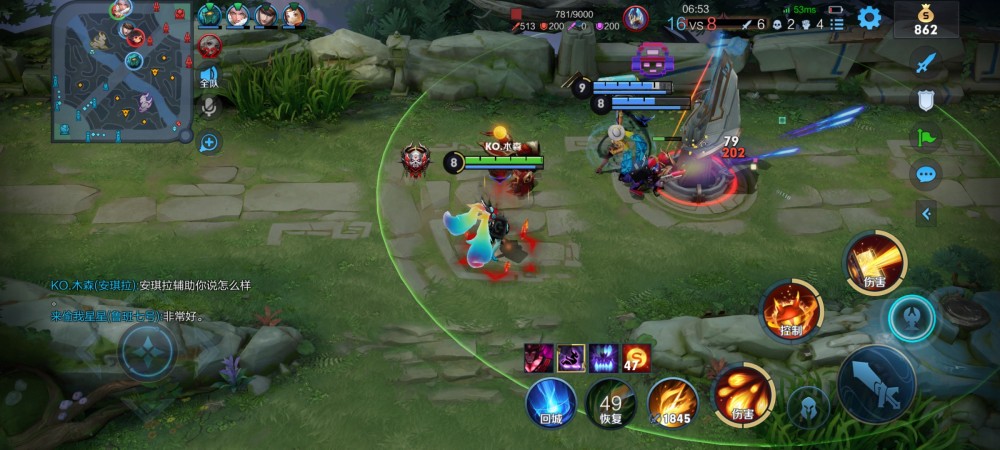Cast the golden hammer 伤害 ability
The width and height of the screenshot is (1000, 450).
[875, 262]
